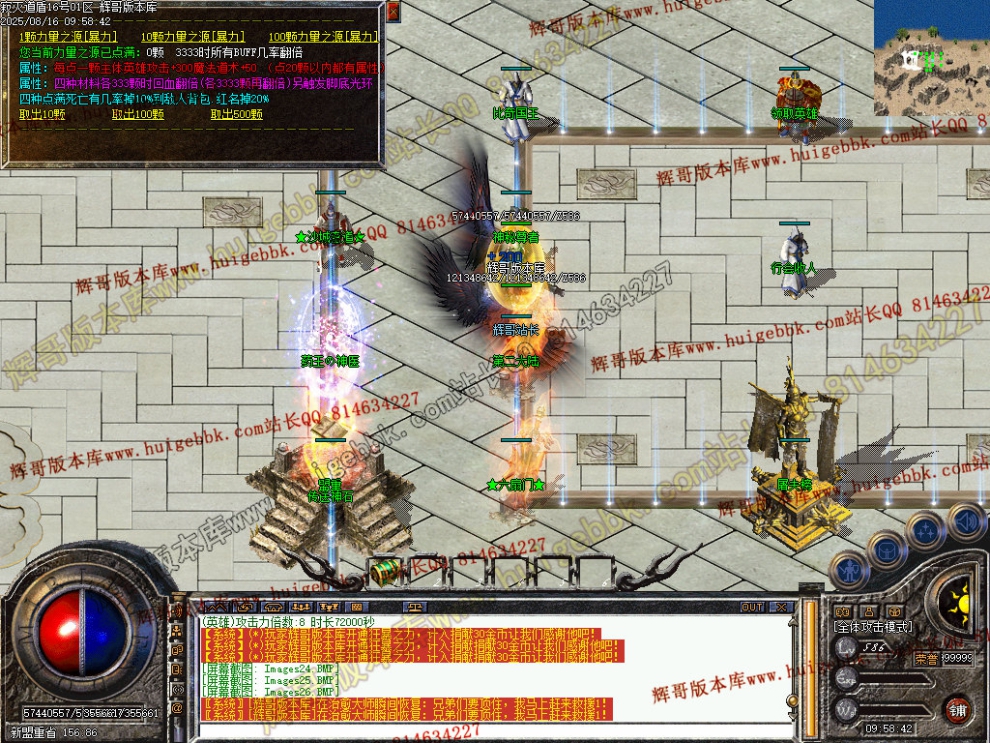Choose the 取出500颗 withdraw link
Screen dimensions: 990x743
237,114
